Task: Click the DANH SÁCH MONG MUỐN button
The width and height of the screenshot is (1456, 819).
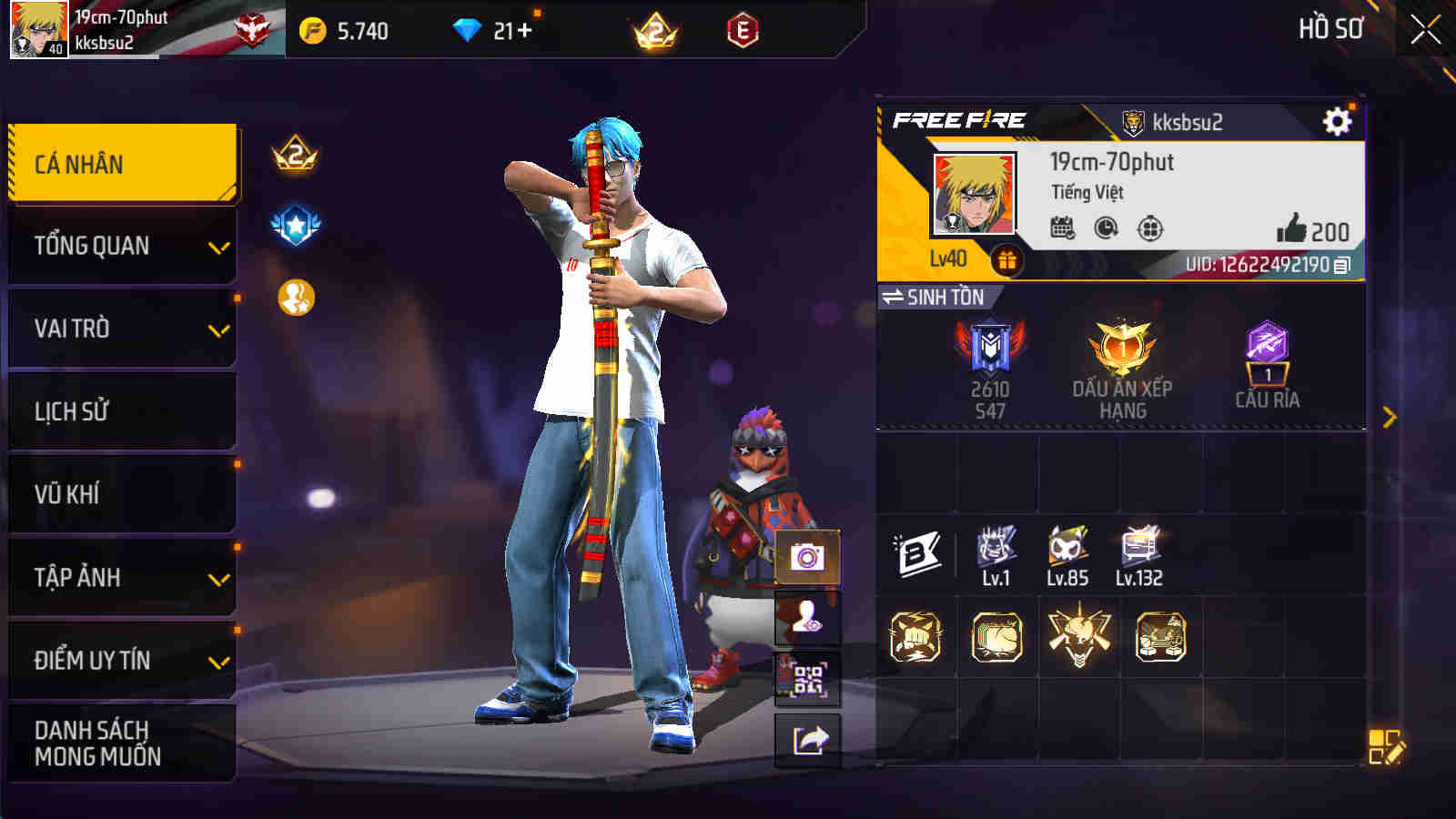Action: (123, 743)
